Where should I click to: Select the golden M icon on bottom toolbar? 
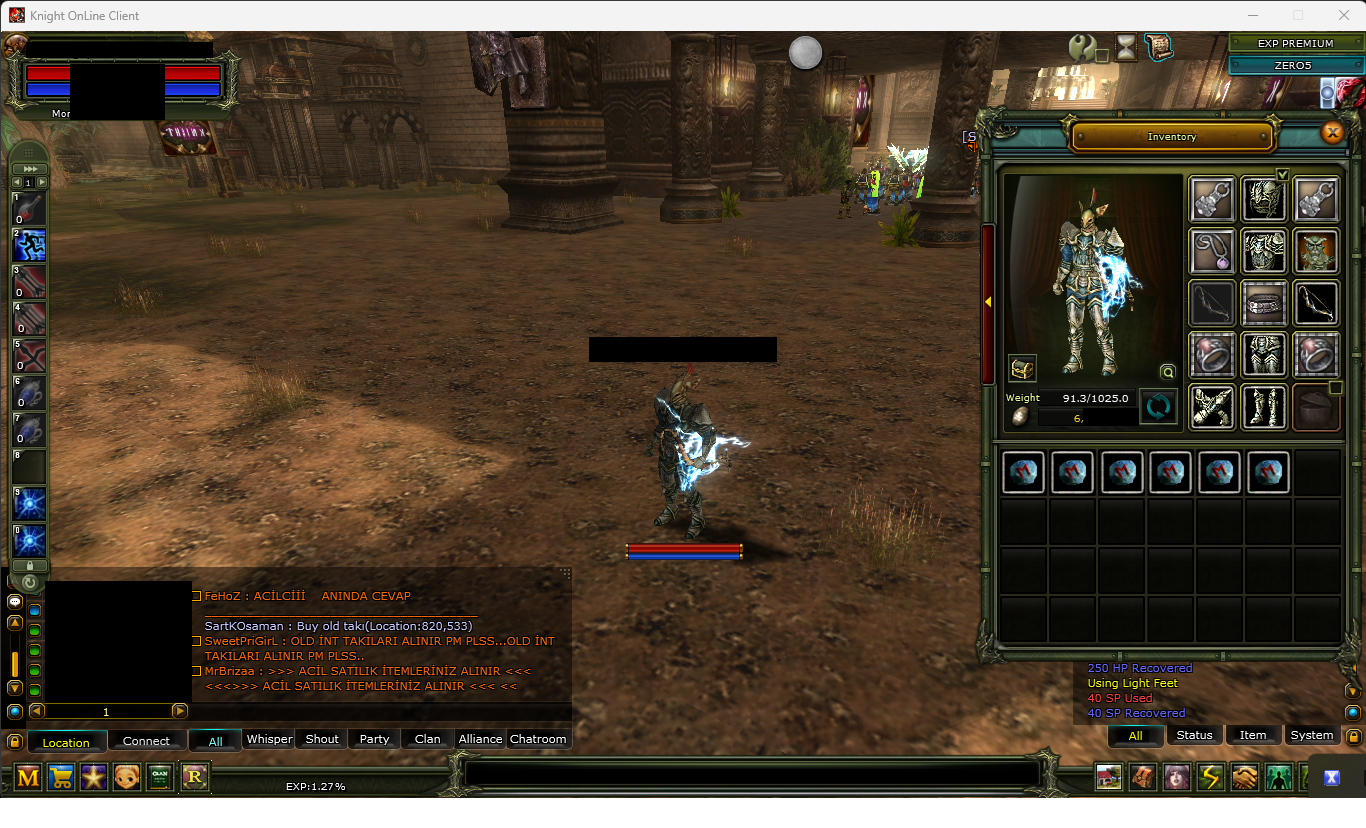coord(27,777)
